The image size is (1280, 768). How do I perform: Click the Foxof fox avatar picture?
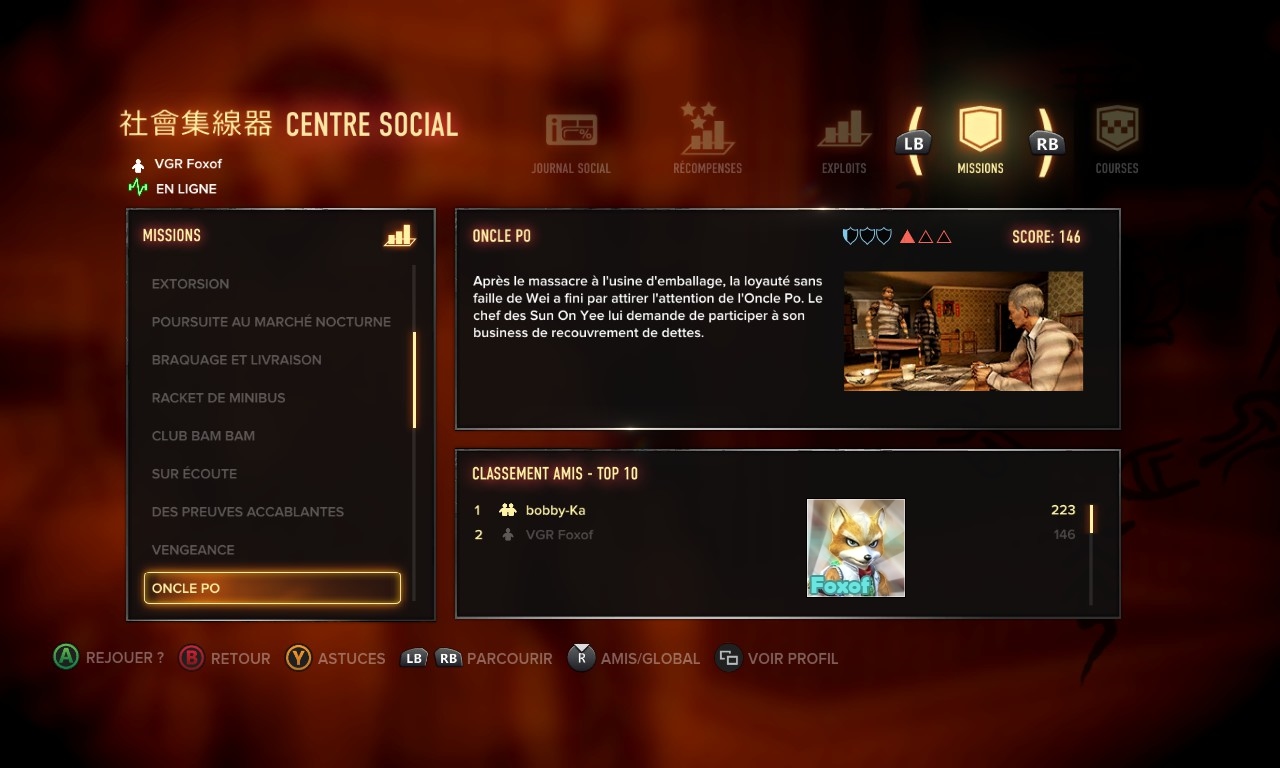[x=856, y=548]
